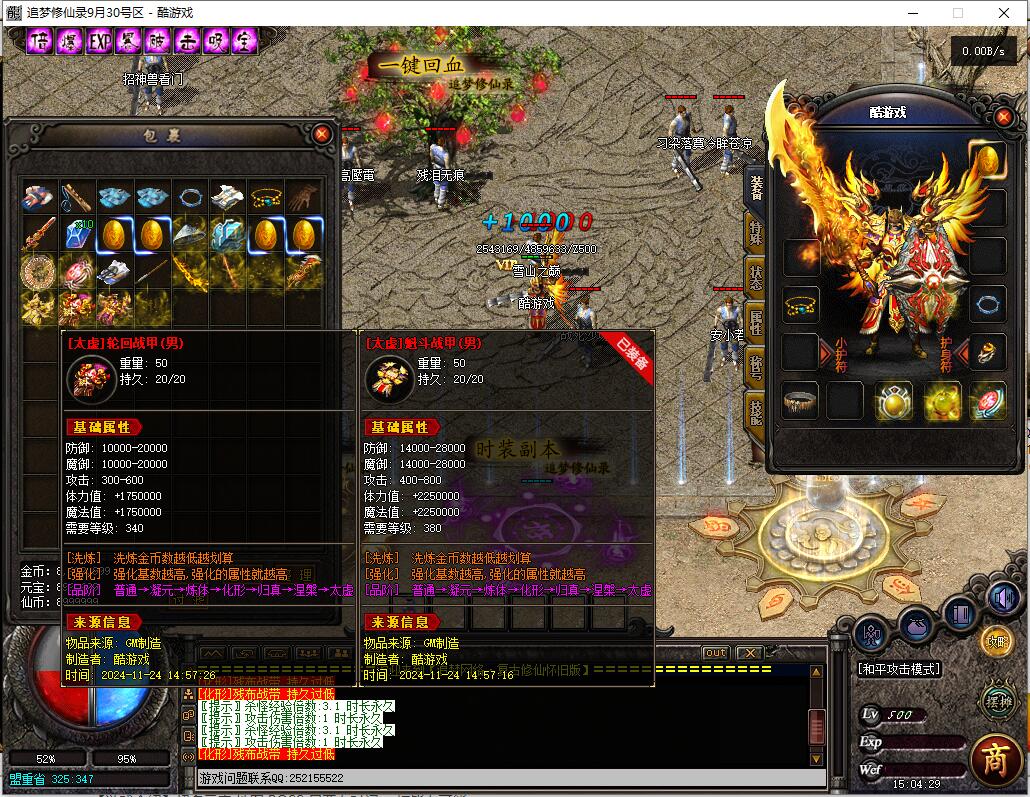
Task: Select the blue crystal stack x10 in bag
Action: 78,235
